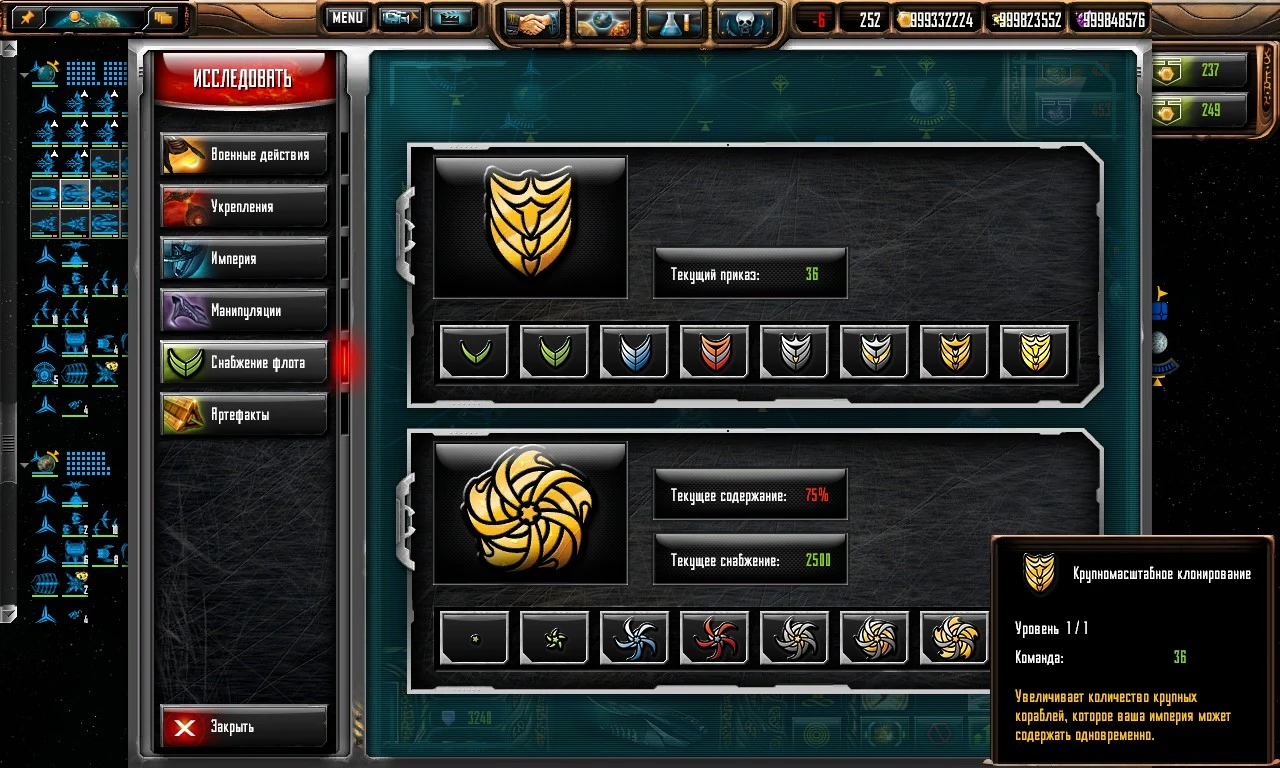Click the skull pirates icon in top toolbar
This screenshot has width=1280, height=768.
[x=745, y=20]
